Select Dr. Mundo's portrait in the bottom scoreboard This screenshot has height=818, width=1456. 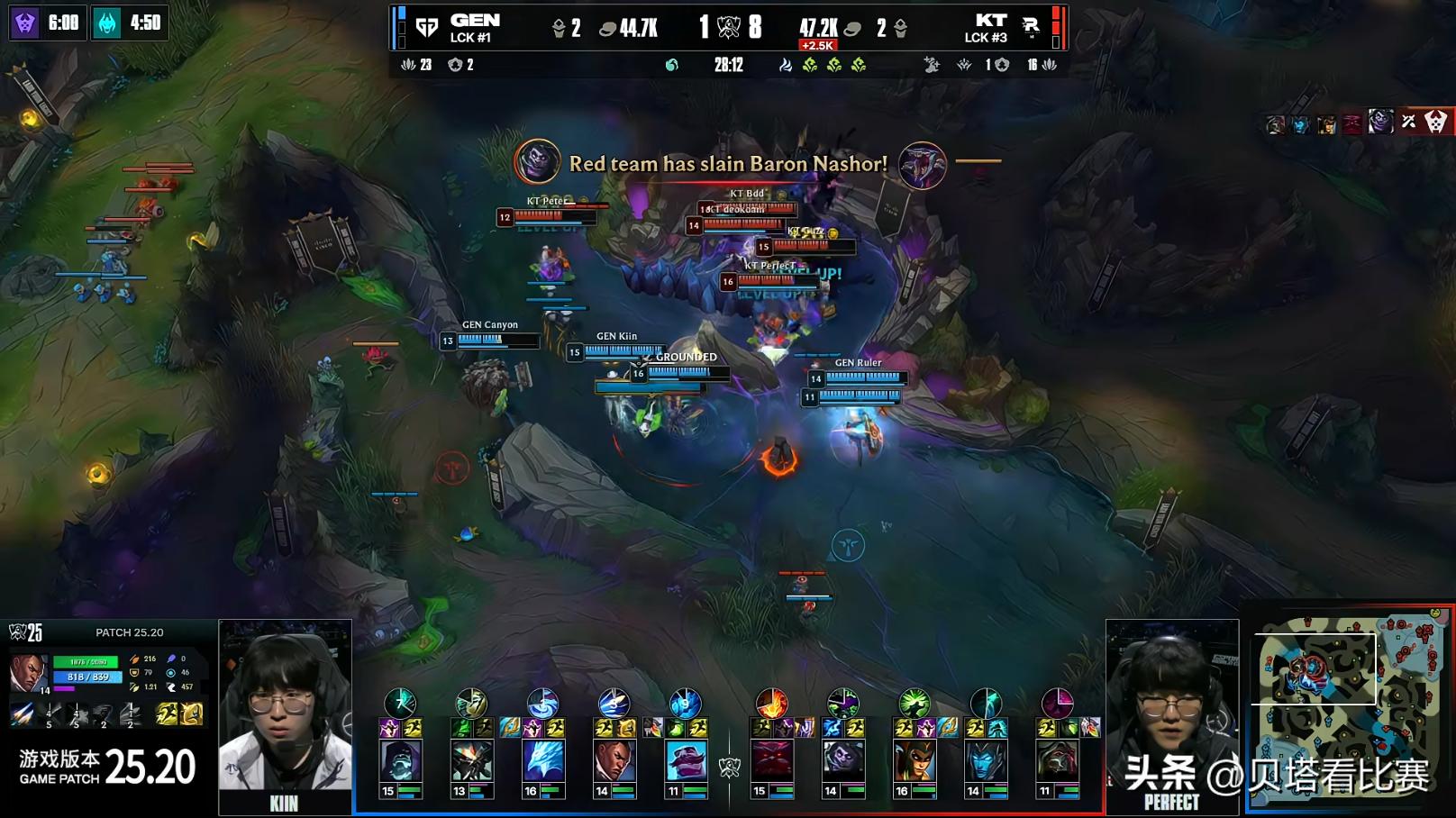[400, 761]
